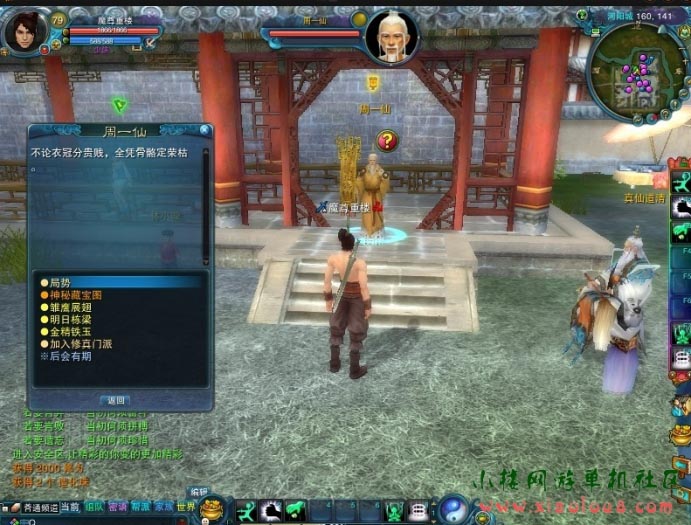The image size is (691, 525).
Task: Switch to the 组队 chat tab
Action: coord(94,508)
